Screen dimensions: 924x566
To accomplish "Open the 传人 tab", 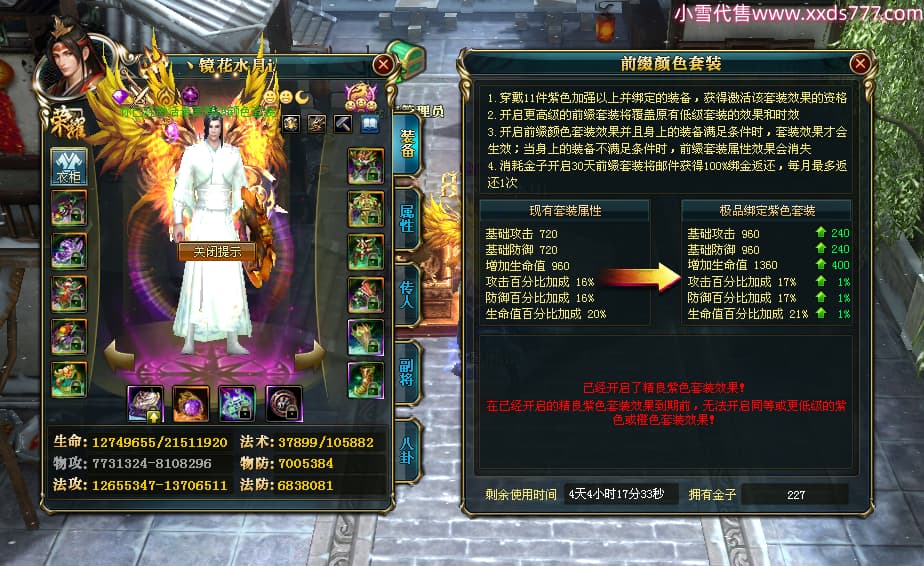I will 408,291.
